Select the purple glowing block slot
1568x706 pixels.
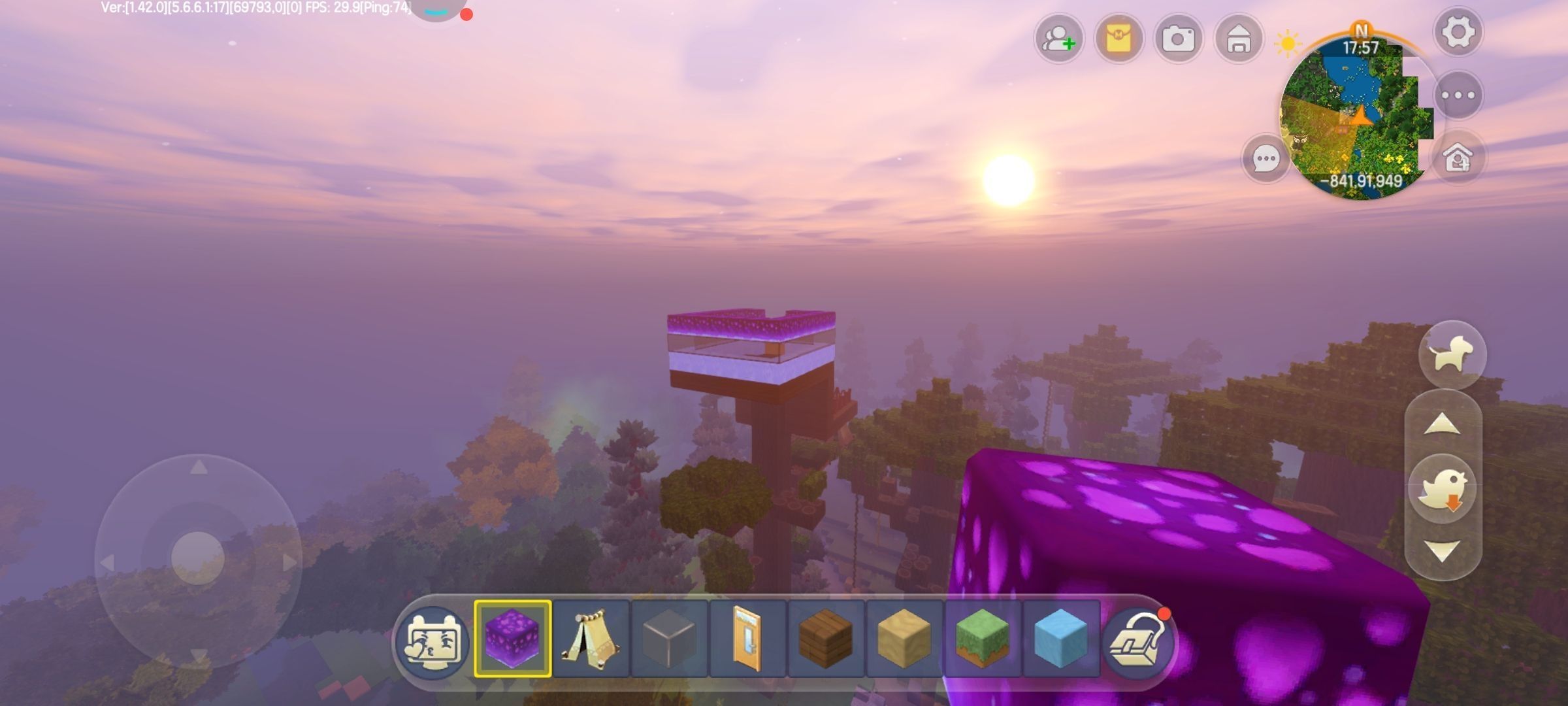513,639
